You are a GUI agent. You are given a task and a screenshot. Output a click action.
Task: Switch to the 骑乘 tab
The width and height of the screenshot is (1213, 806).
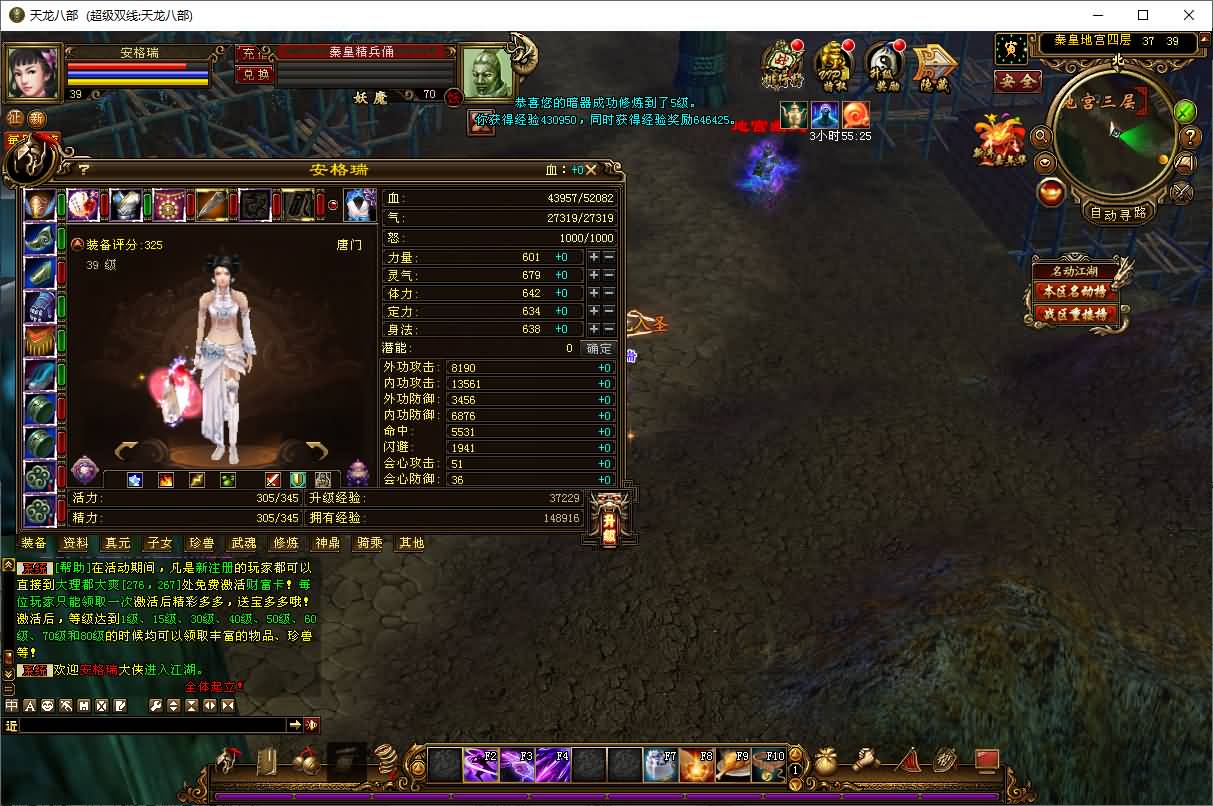(369, 543)
